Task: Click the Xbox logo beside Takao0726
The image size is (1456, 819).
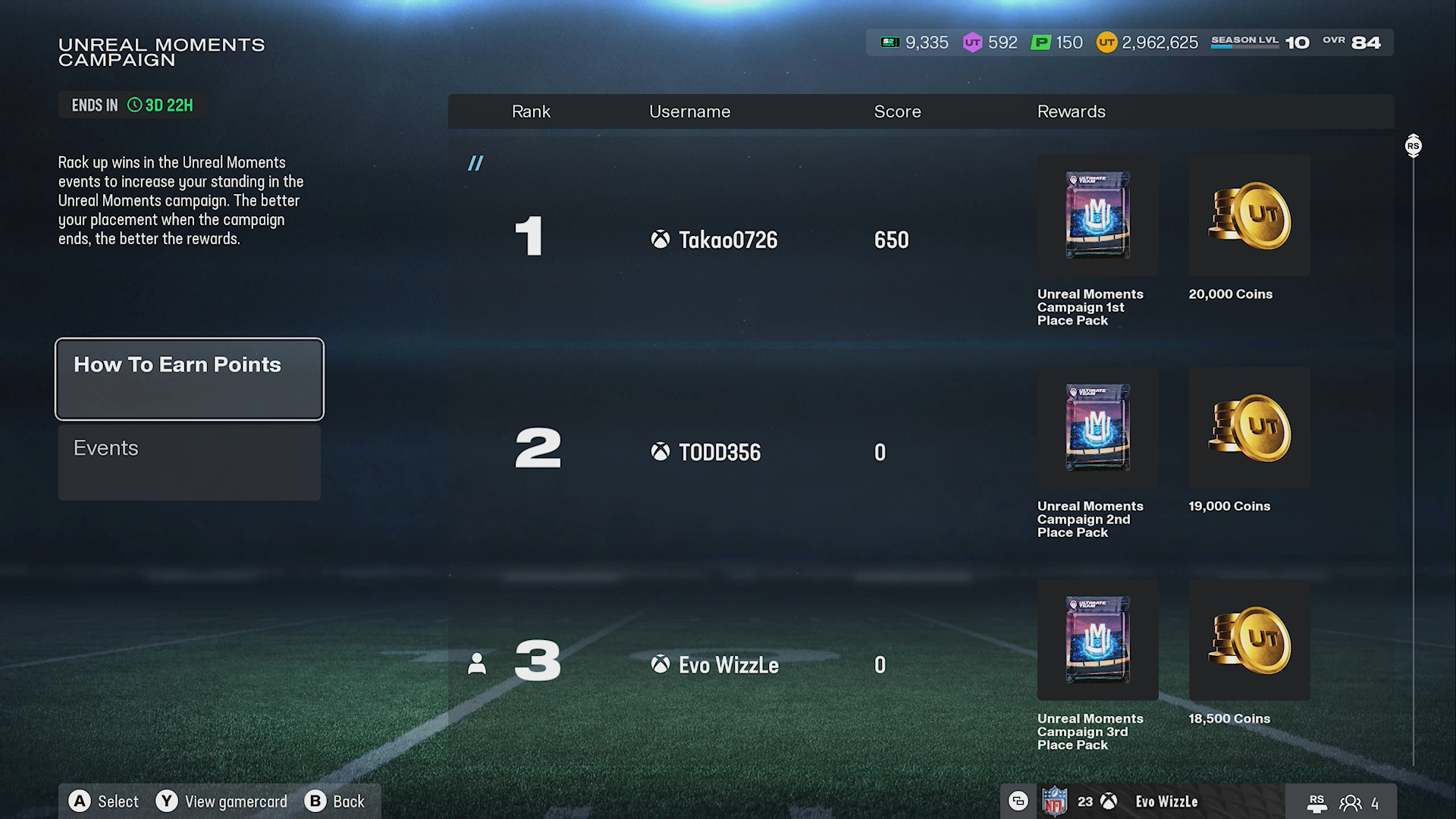Action: coord(659,240)
